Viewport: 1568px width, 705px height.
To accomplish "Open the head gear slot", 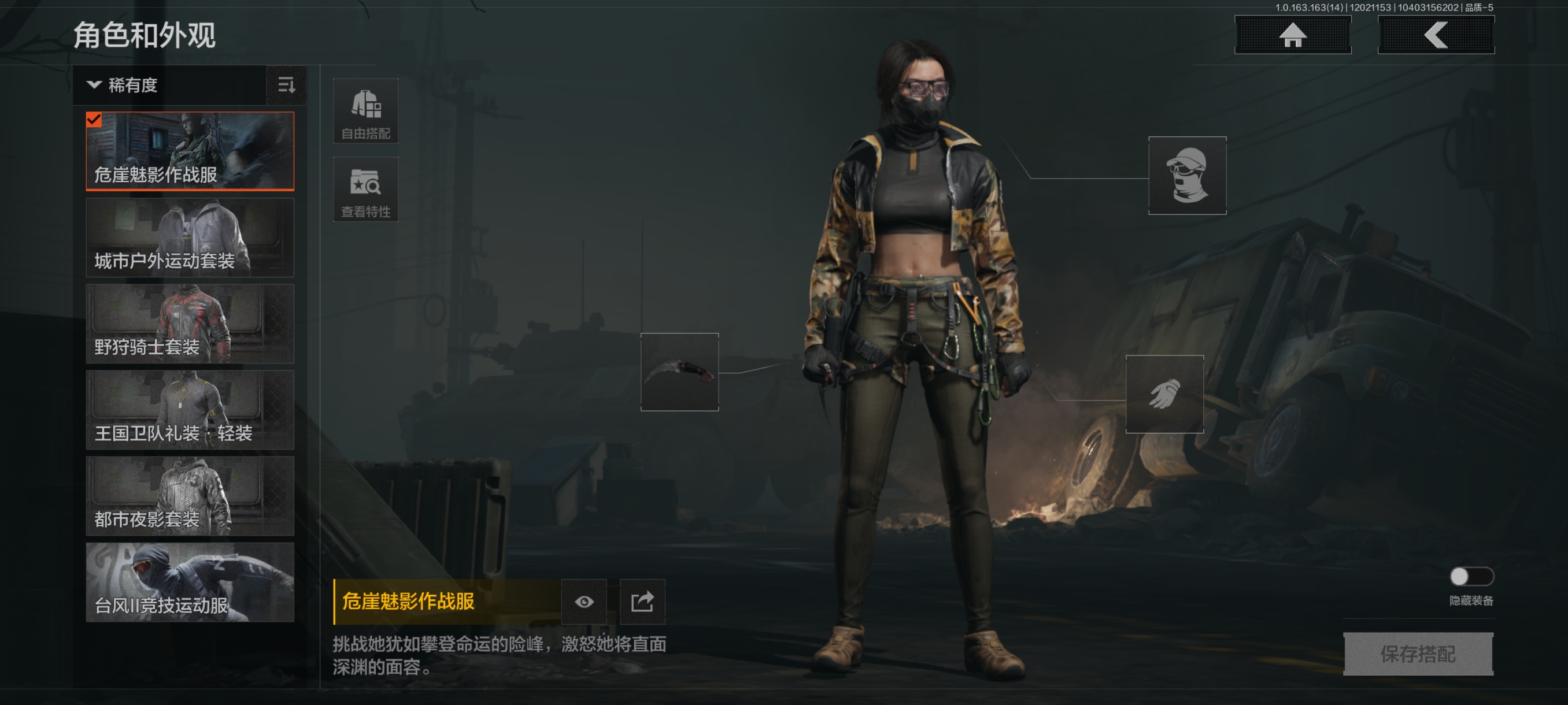I will point(1186,175).
